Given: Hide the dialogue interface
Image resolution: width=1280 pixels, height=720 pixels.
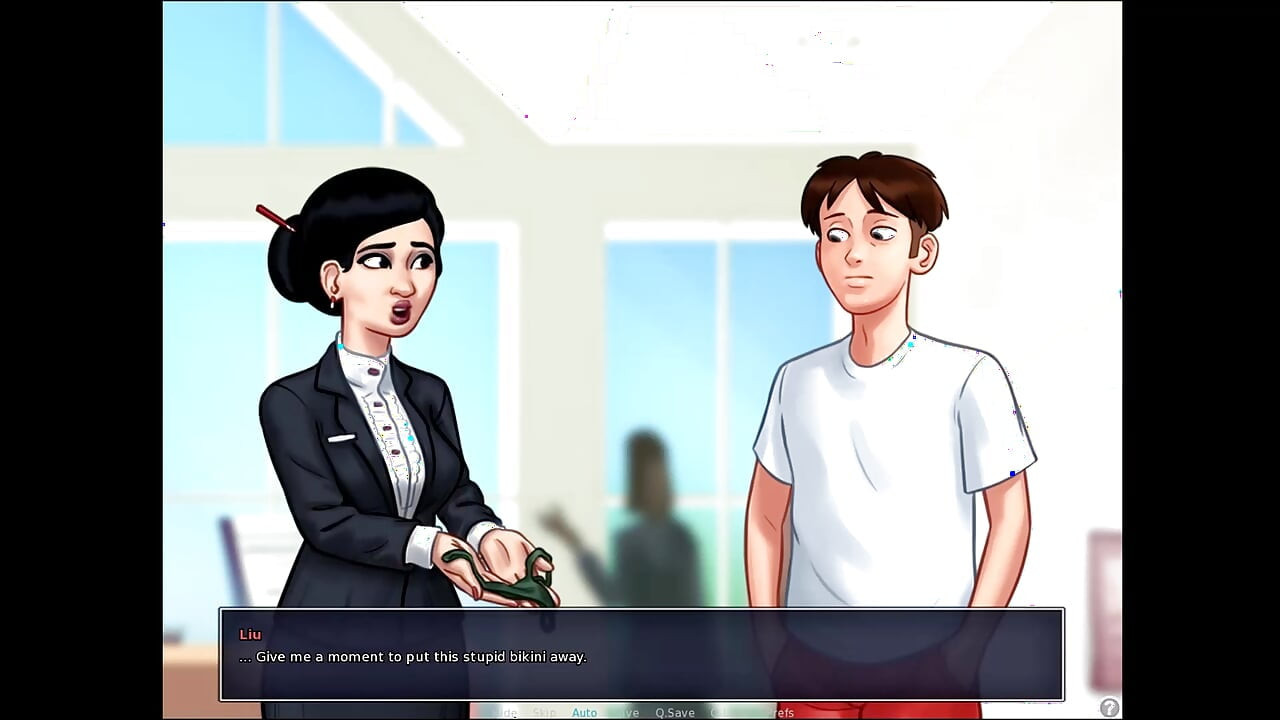Looking at the screenshot, I should pos(503,712).
